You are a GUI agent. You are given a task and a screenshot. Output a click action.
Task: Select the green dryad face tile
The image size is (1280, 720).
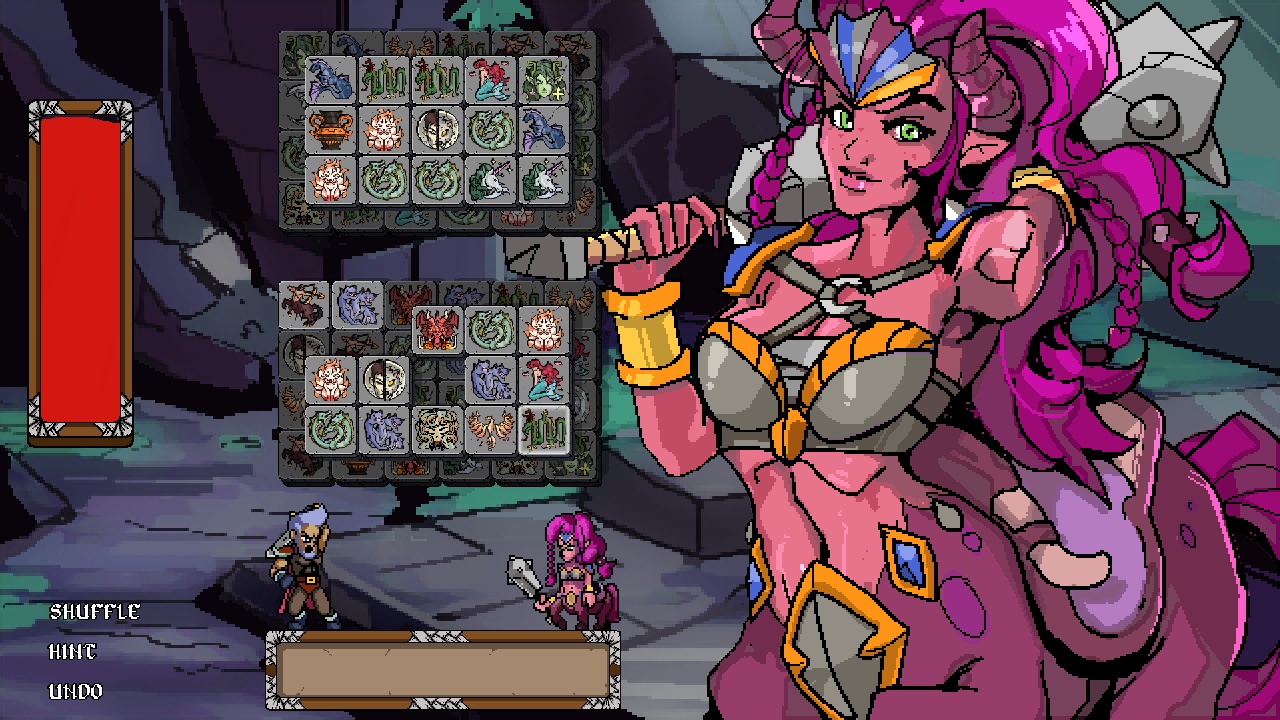point(544,80)
